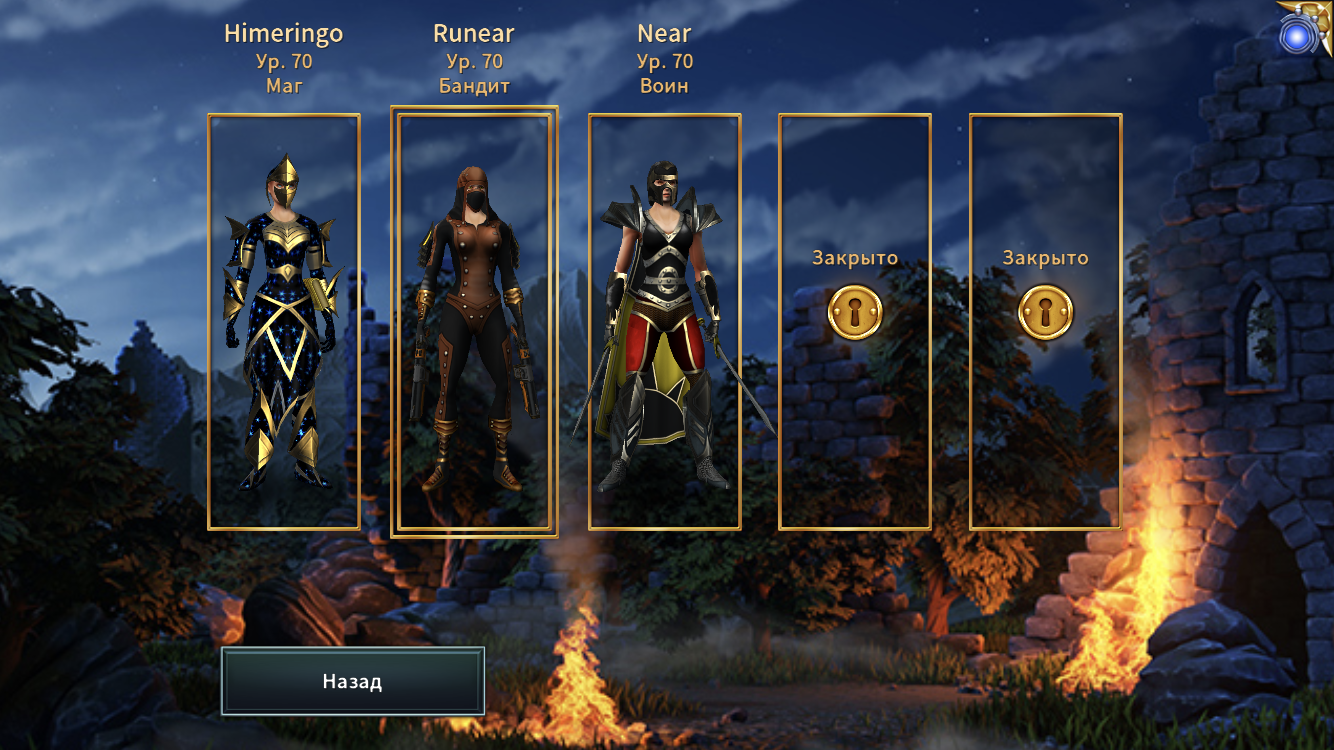Select the Himeringo mage character
The height and width of the screenshot is (750, 1334).
click(x=284, y=321)
